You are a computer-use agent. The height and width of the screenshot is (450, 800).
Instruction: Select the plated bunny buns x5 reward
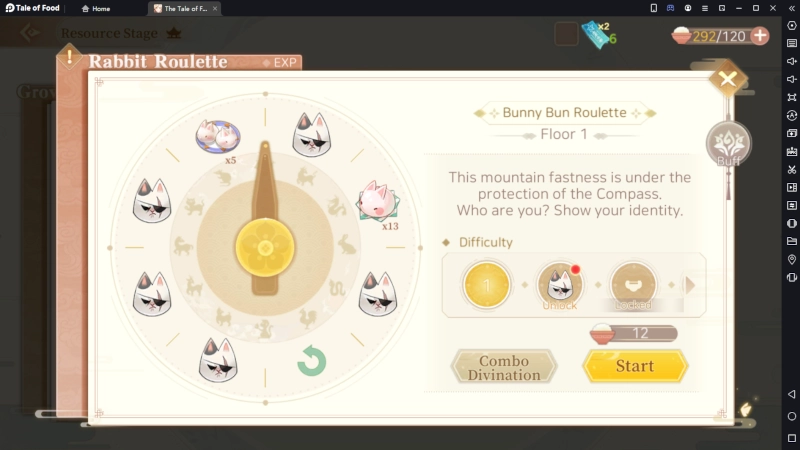pyautogui.click(x=219, y=136)
